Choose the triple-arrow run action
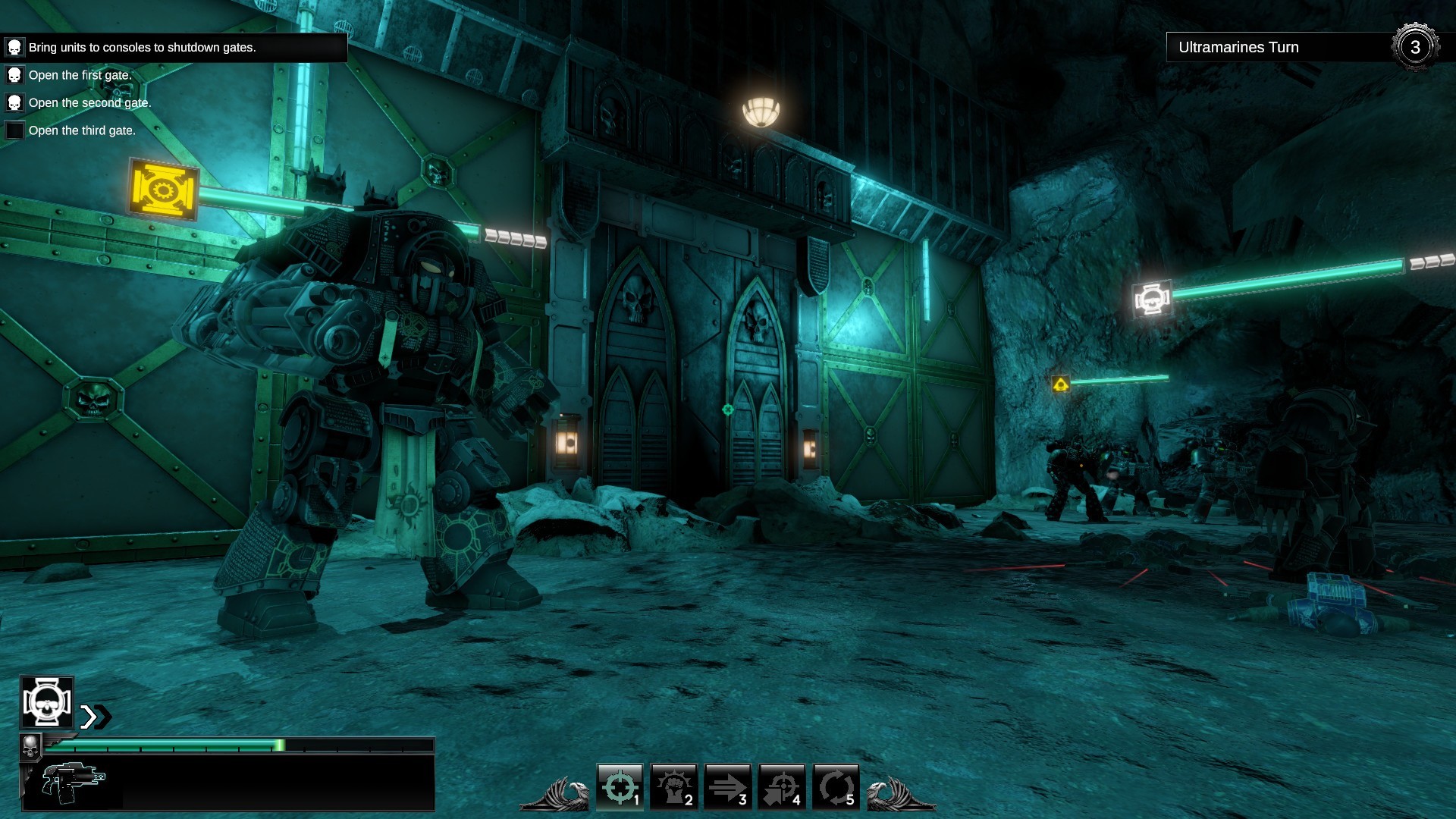The width and height of the screenshot is (1456, 819). coord(727,786)
